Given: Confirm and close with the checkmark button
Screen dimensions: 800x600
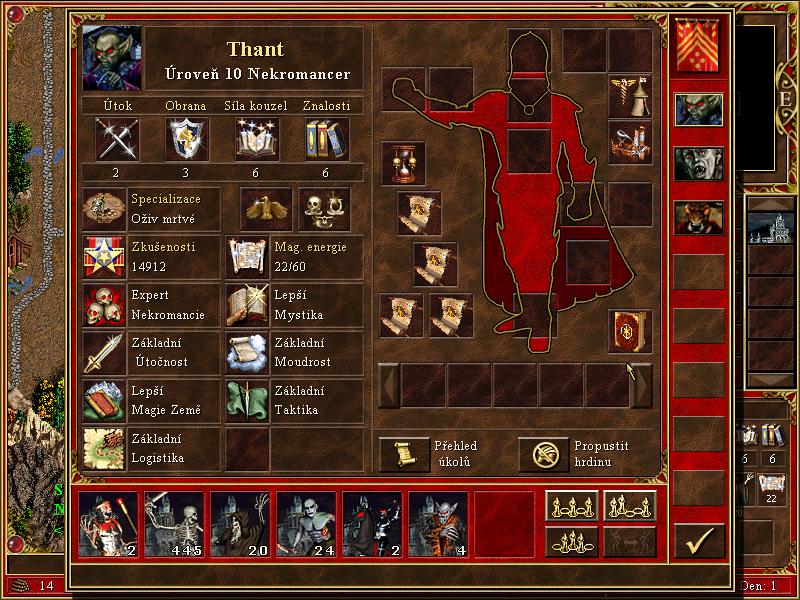Looking at the screenshot, I should [x=698, y=539].
